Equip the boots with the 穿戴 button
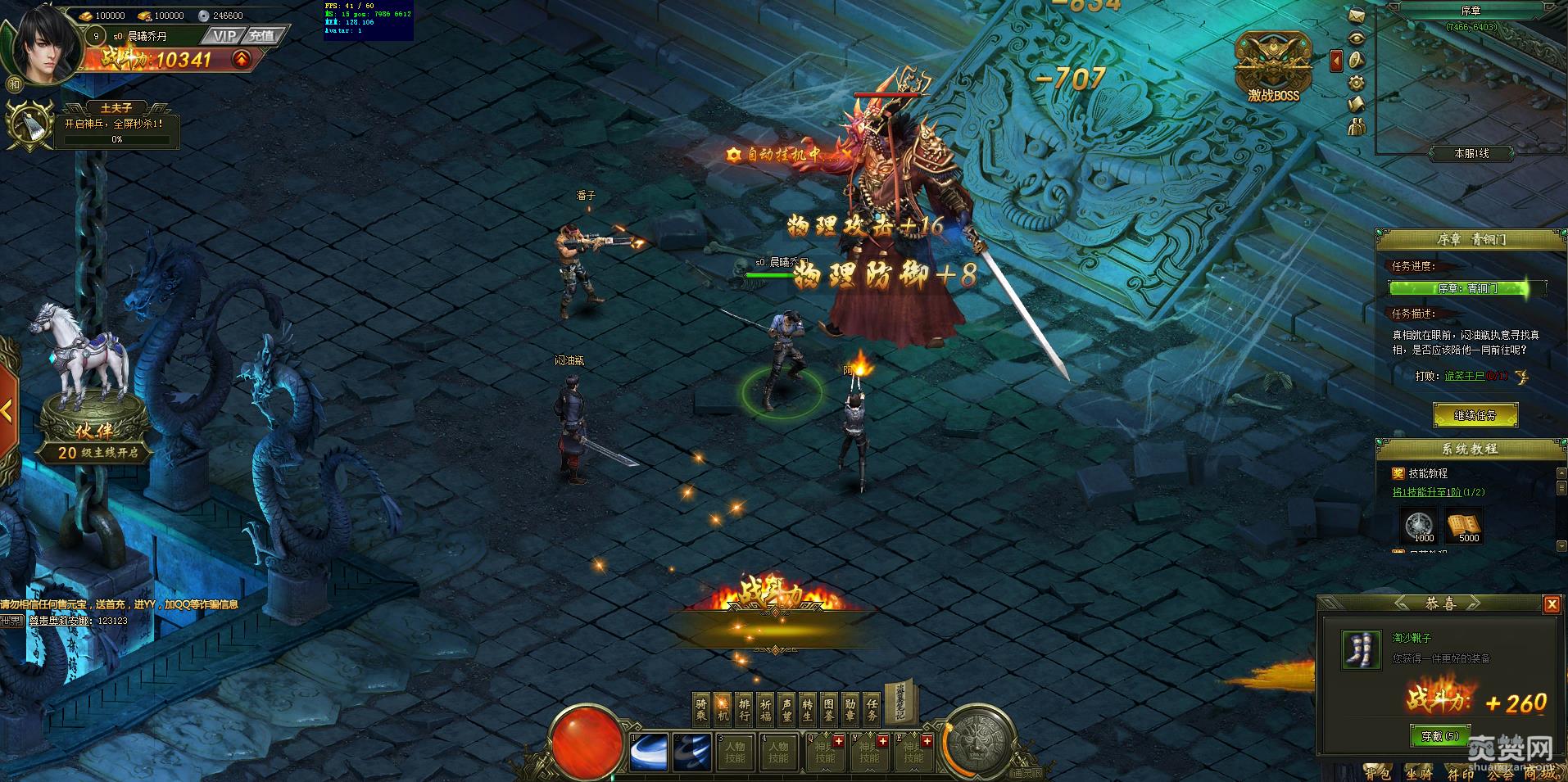 click(x=1439, y=736)
